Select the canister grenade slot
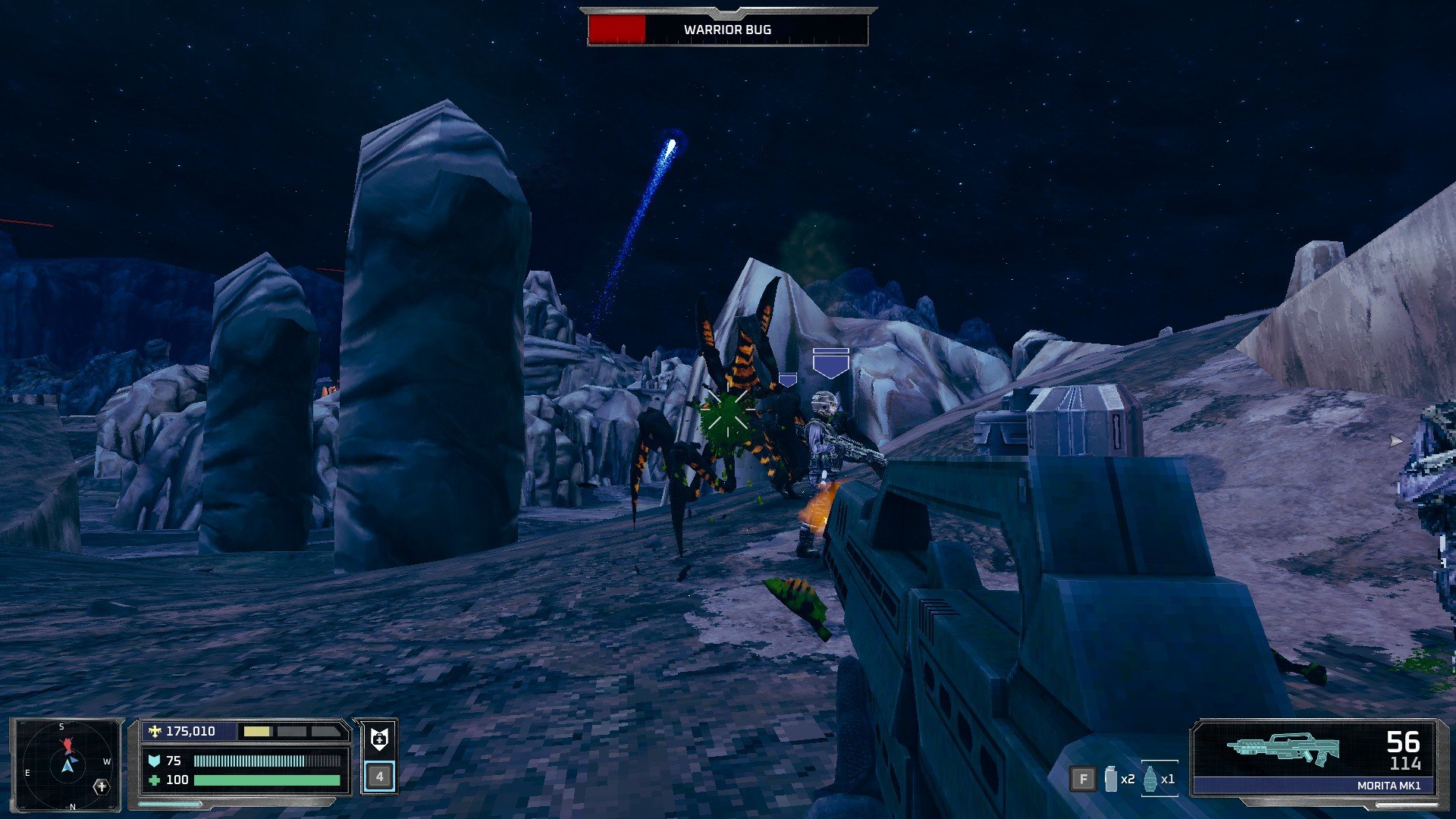 [1111, 779]
